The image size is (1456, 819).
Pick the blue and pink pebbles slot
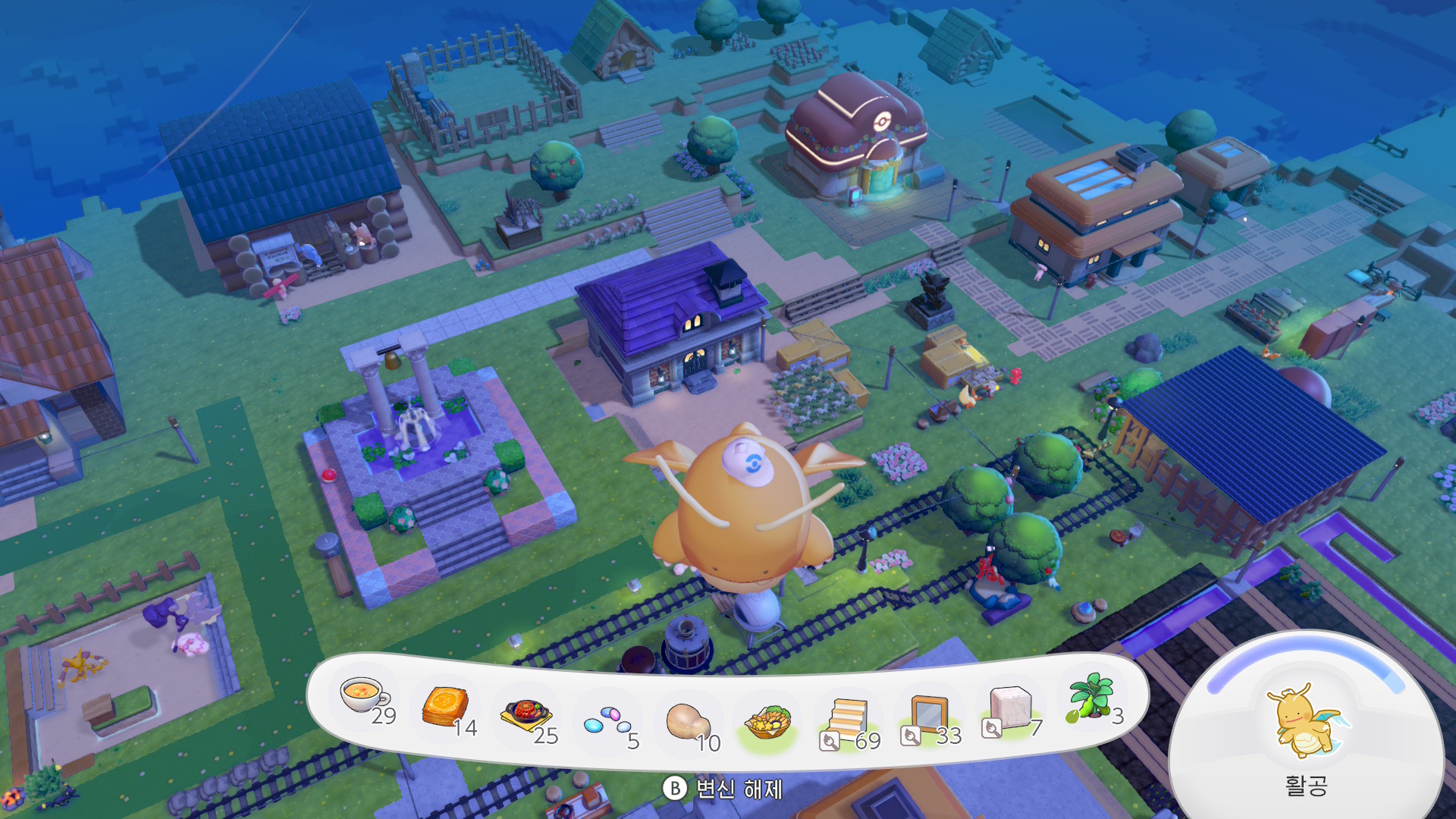pyautogui.click(x=607, y=720)
